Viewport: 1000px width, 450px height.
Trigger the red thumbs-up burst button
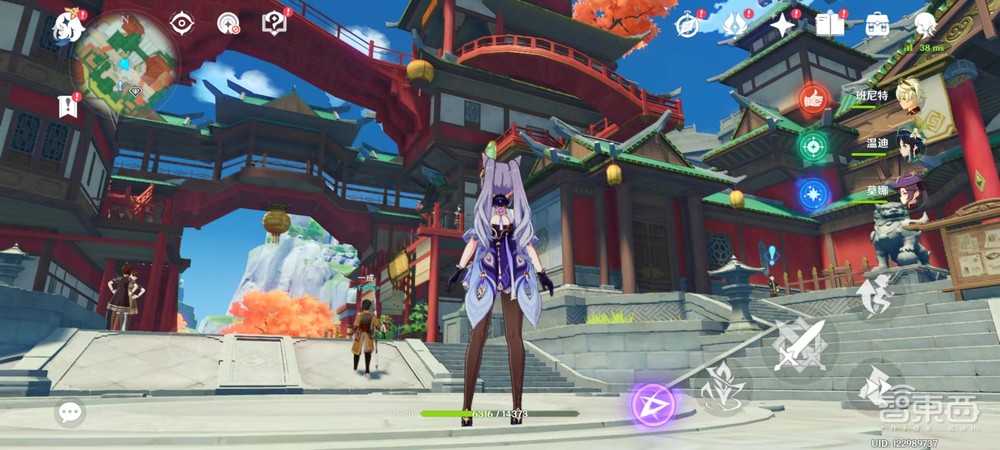[x=812, y=99]
